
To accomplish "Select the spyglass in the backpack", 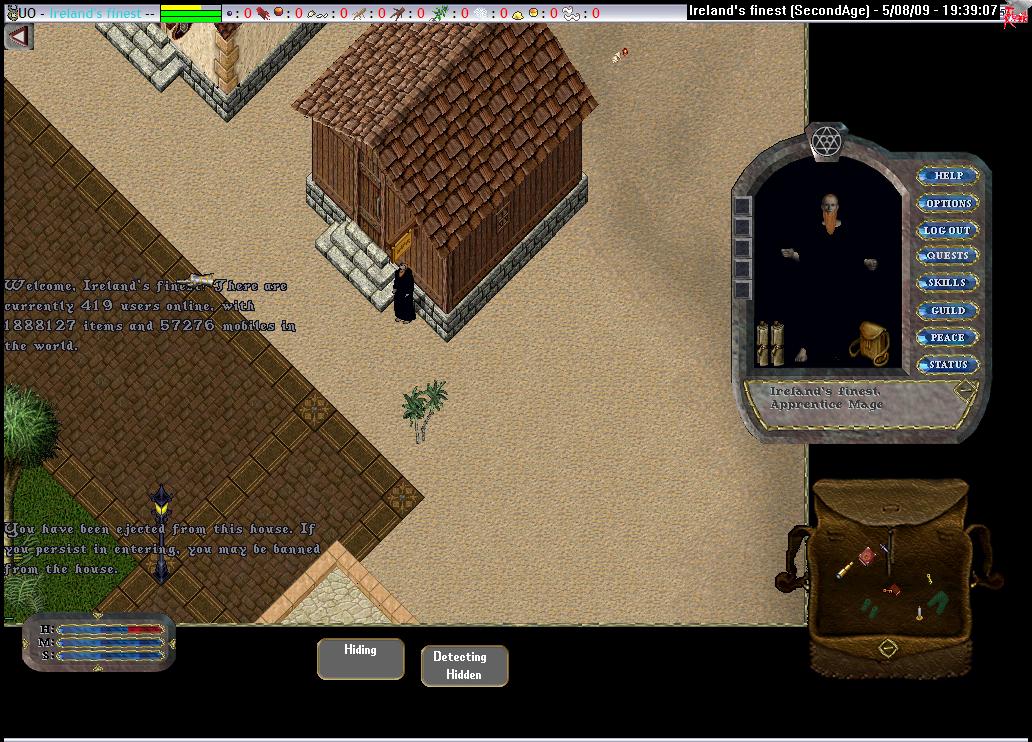I will pyautogui.click(x=846, y=570).
